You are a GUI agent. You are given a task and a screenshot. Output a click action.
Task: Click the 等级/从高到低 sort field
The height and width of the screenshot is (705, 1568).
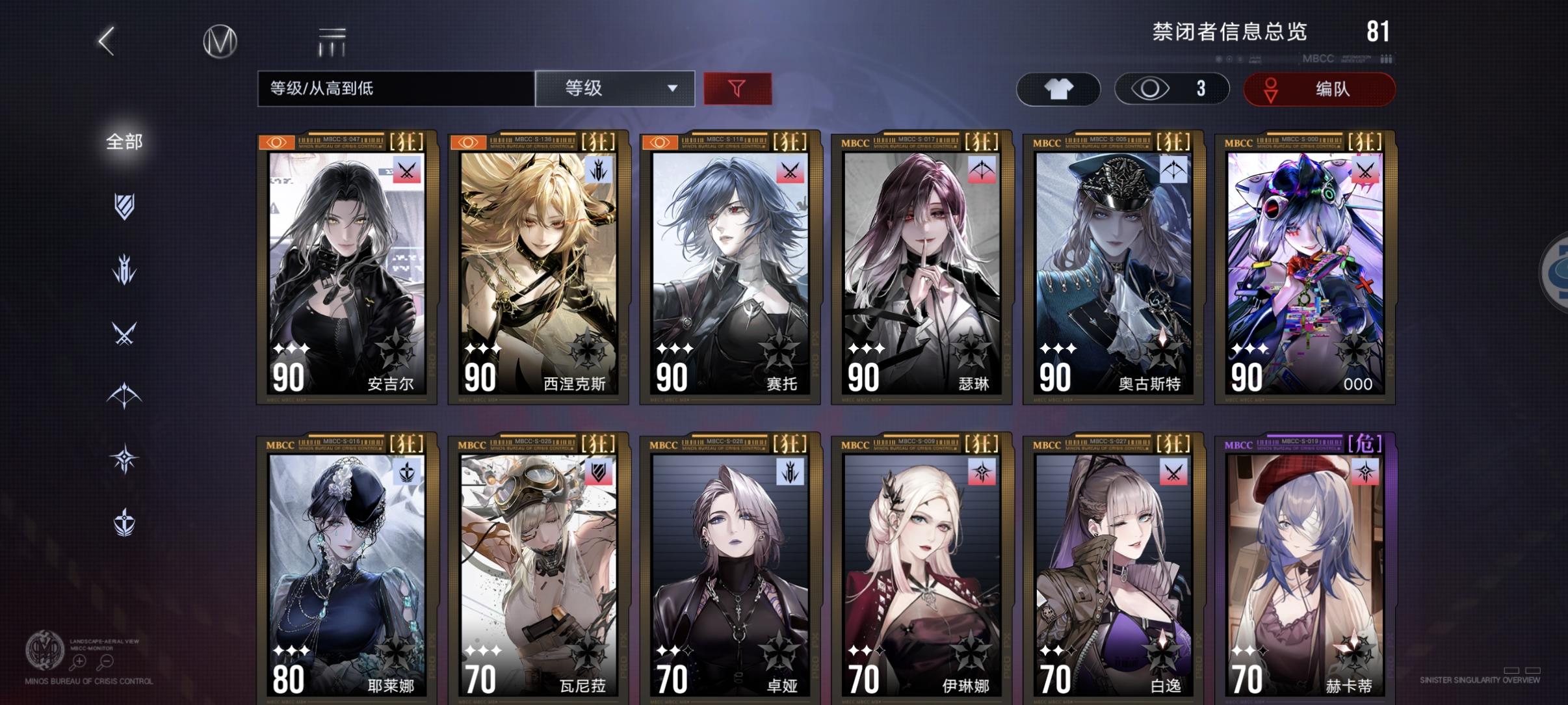(394, 88)
